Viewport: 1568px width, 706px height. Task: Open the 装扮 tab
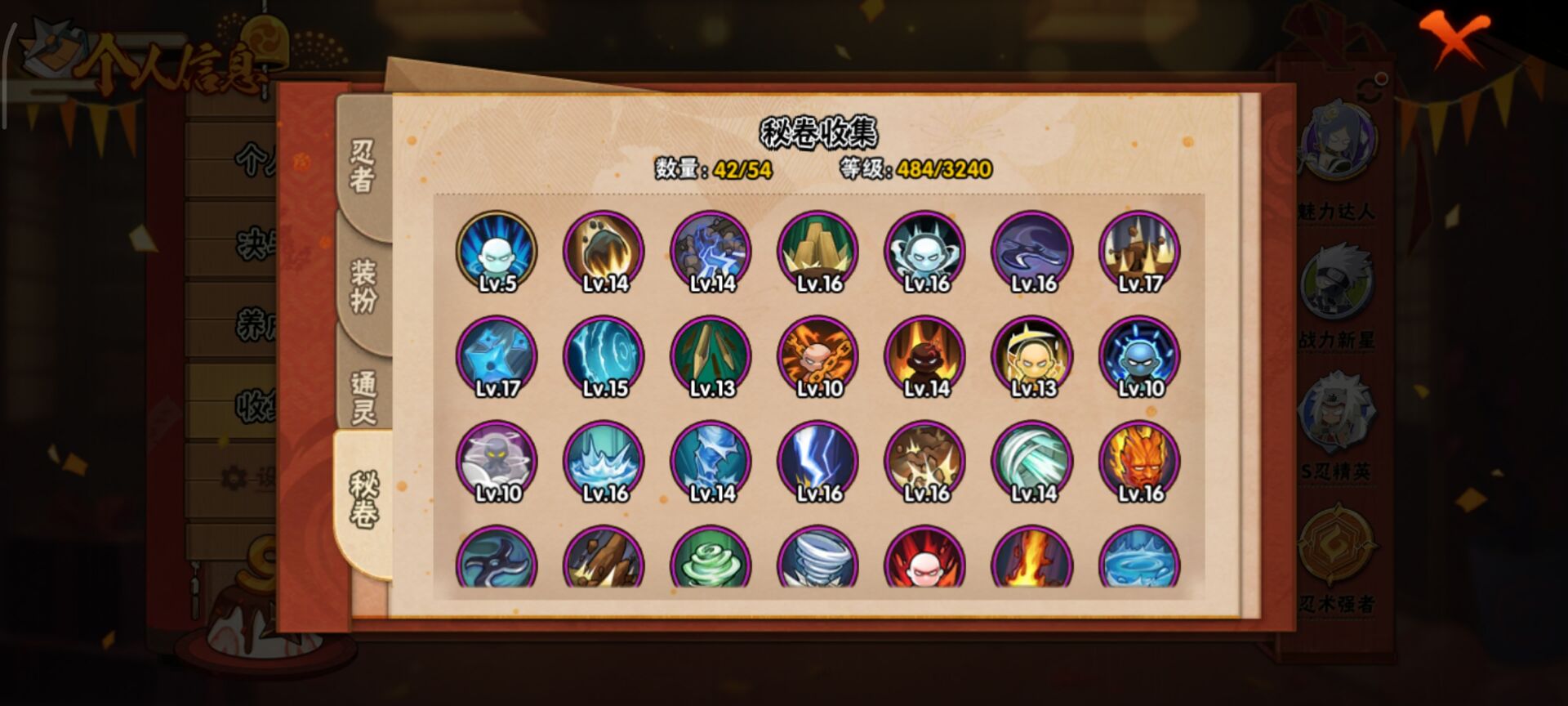tap(363, 285)
